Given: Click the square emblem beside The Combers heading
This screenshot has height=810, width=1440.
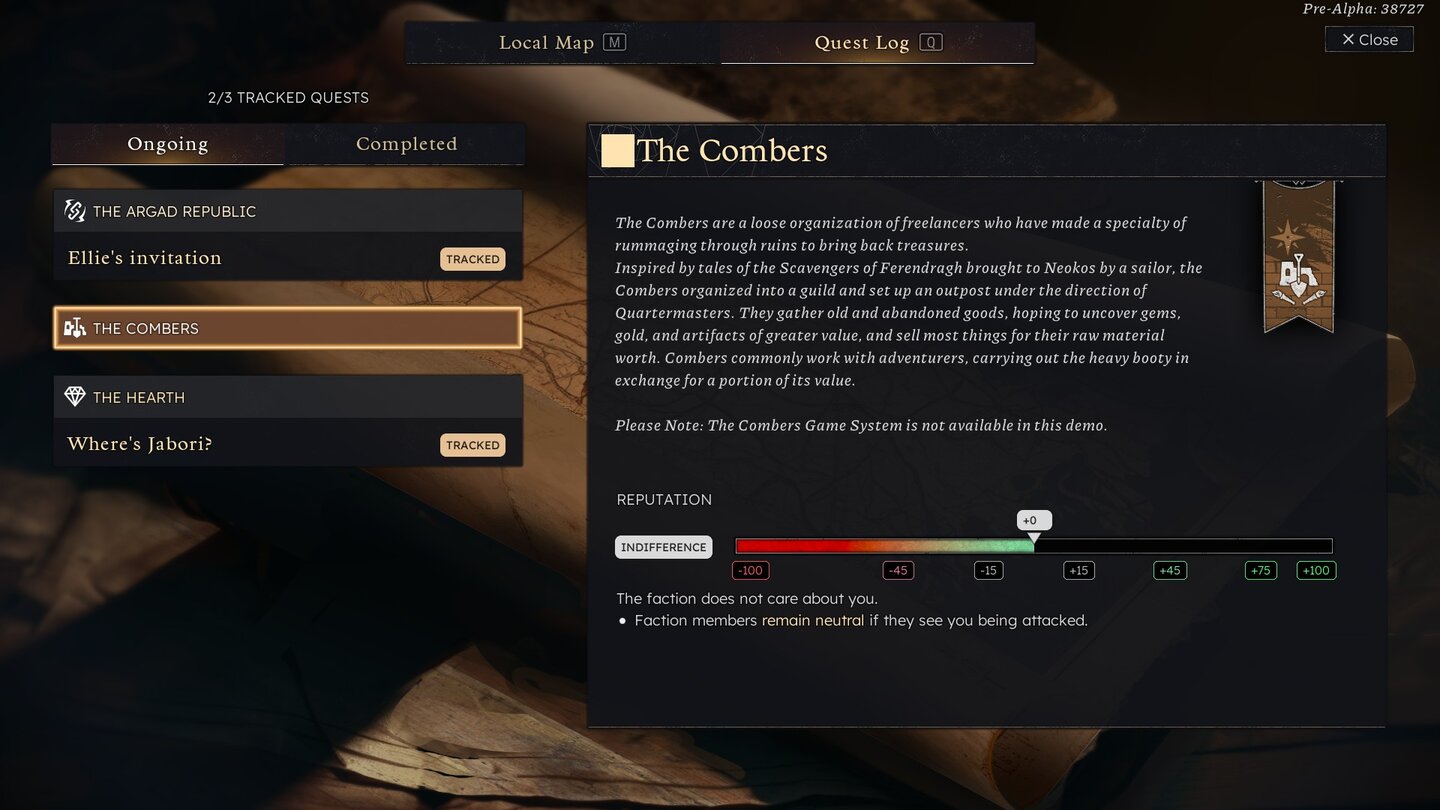Looking at the screenshot, I should coord(618,150).
